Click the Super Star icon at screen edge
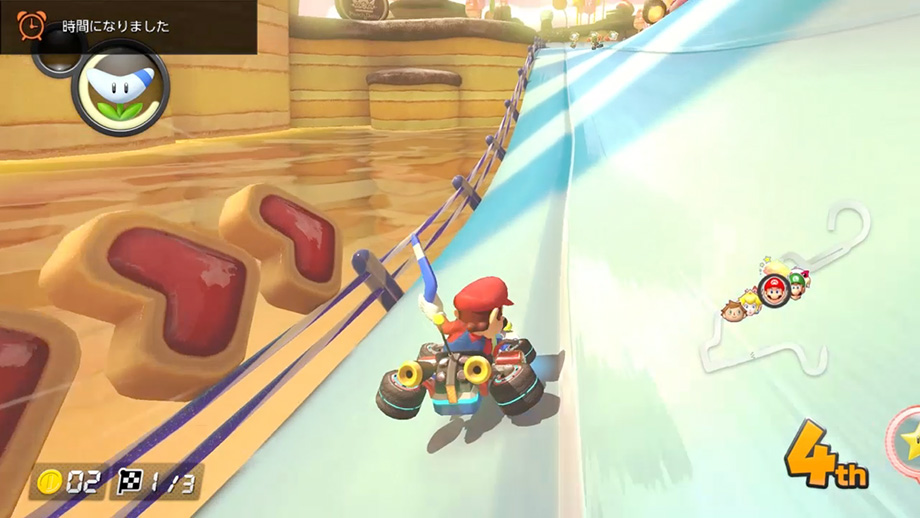This screenshot has height=518, width=920. pyautogui.click(x=907, y=441)
